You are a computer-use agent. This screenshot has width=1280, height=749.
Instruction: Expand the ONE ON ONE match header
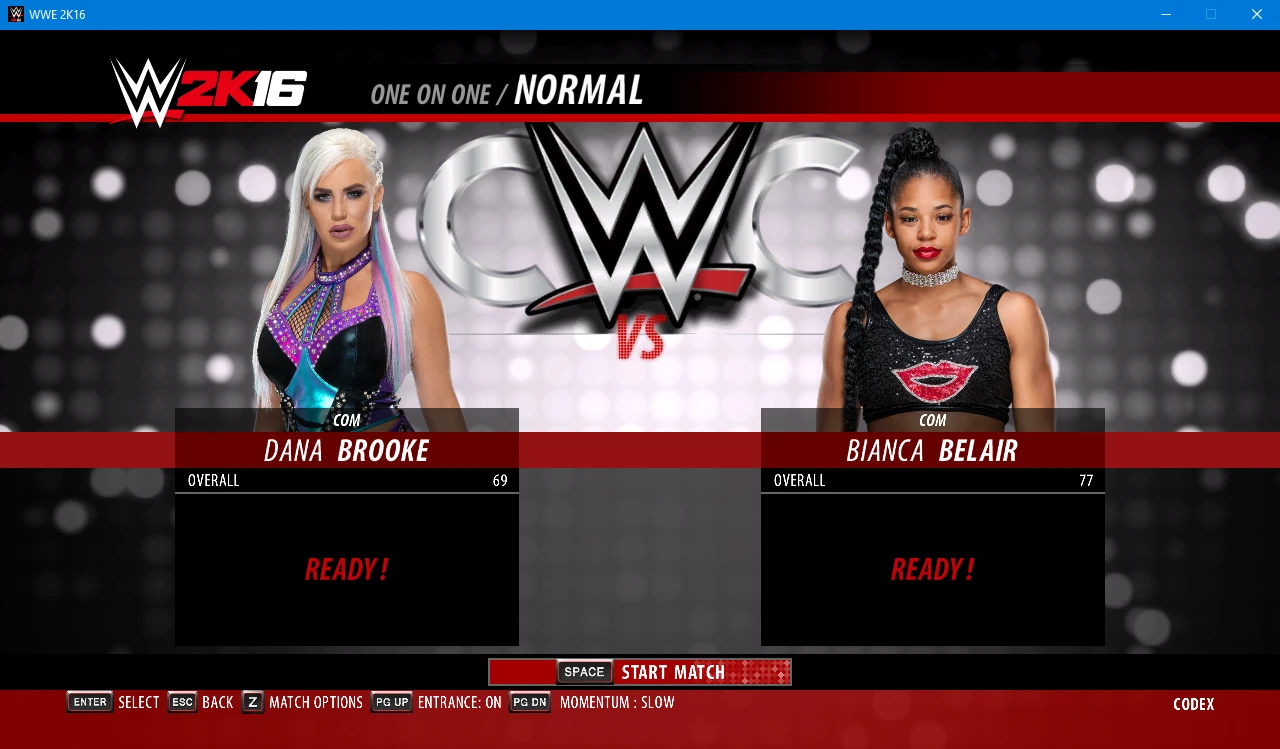click(432, 93)
